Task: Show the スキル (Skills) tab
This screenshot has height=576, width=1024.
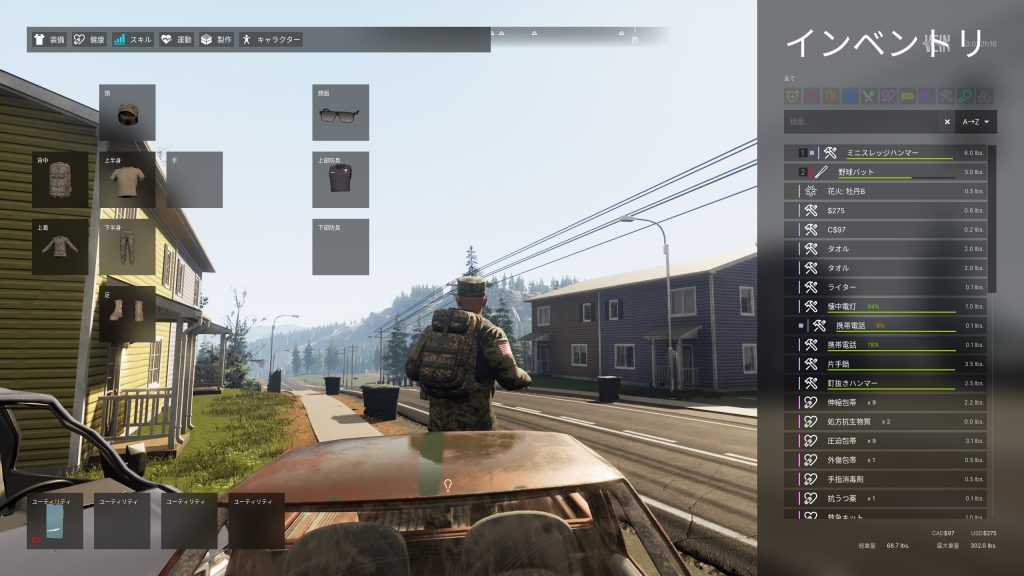Action: pyautogui.click(x=133, y=40)
